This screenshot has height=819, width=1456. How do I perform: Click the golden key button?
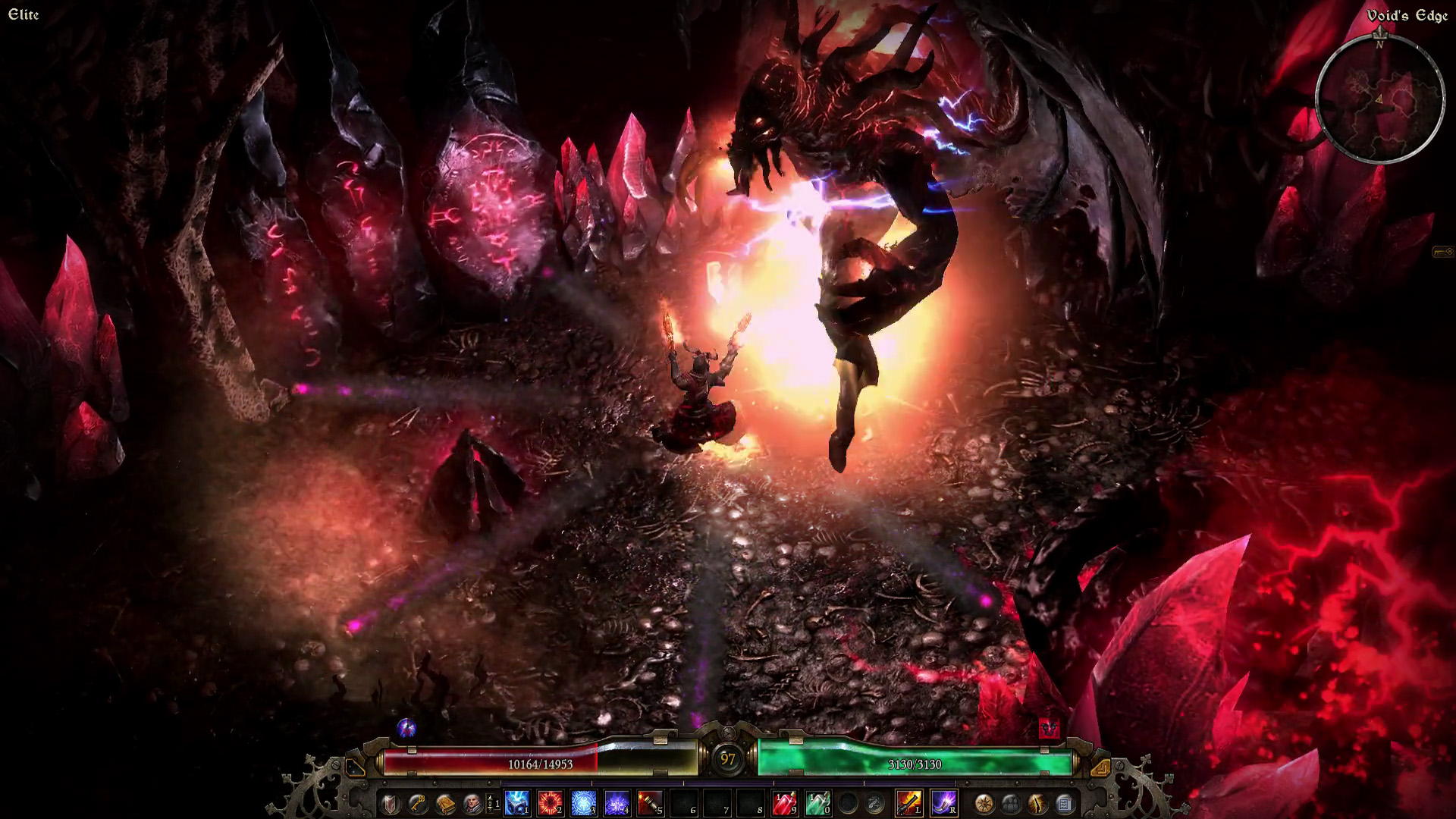(417, 803)
